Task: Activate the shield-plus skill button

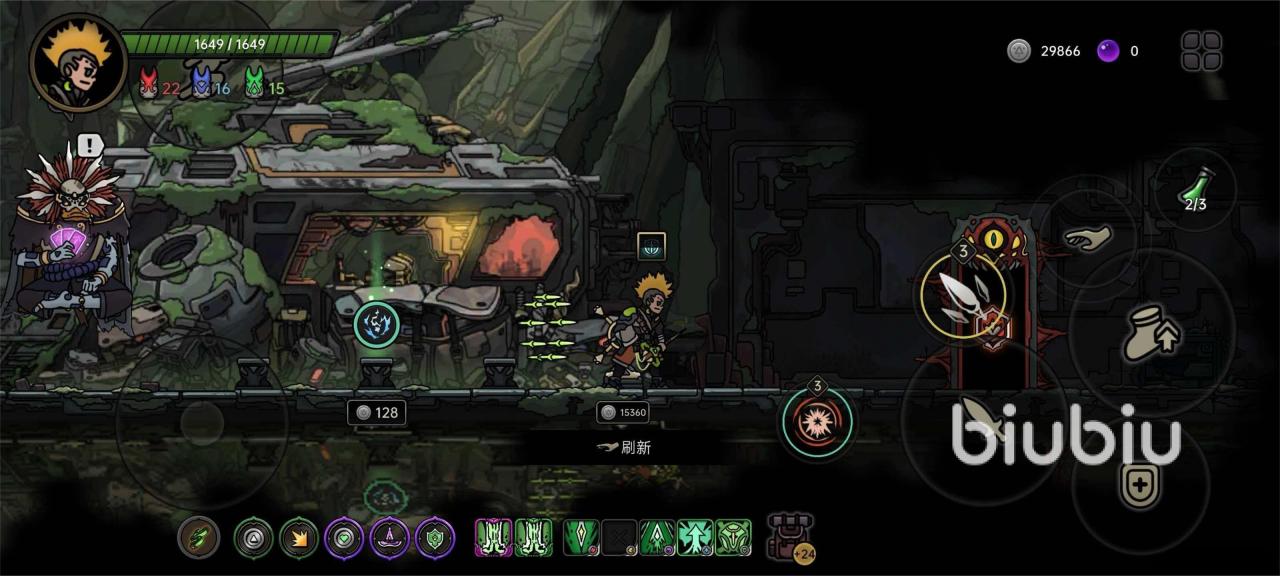Action: click(x=1138, y=487)
